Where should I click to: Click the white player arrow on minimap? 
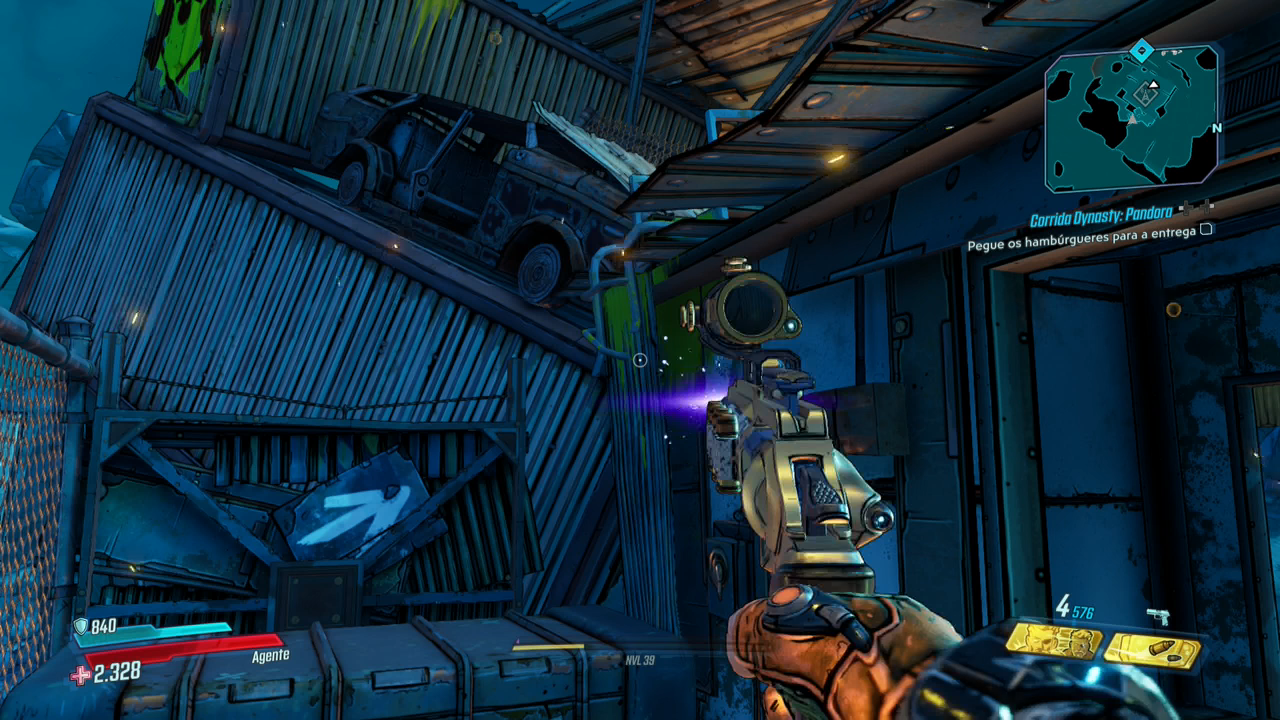[1153, 86]
